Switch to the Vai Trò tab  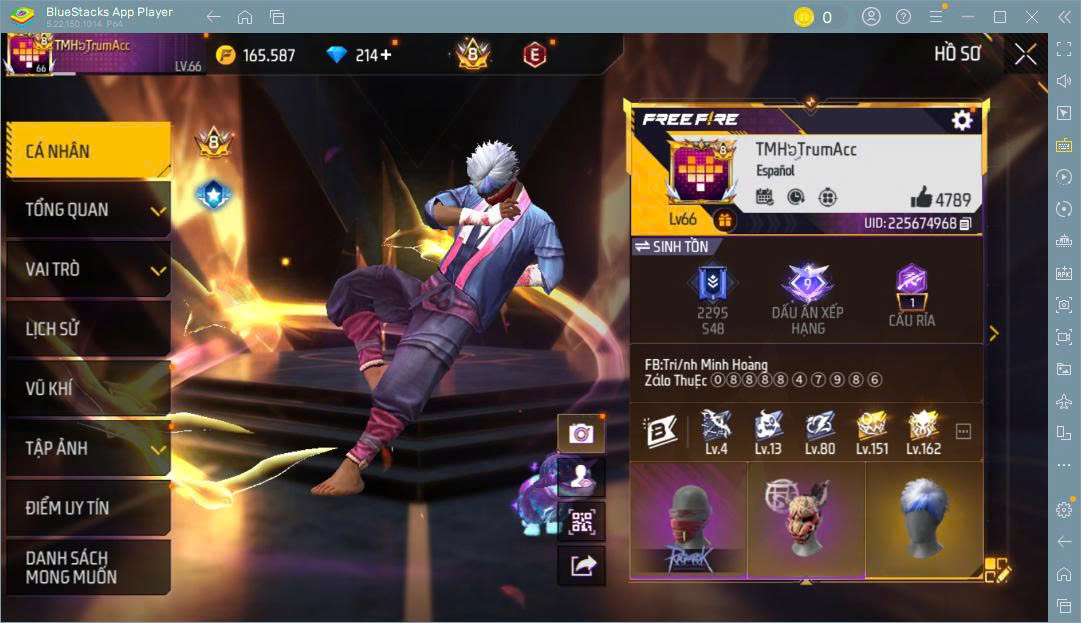tap(88, 269)
